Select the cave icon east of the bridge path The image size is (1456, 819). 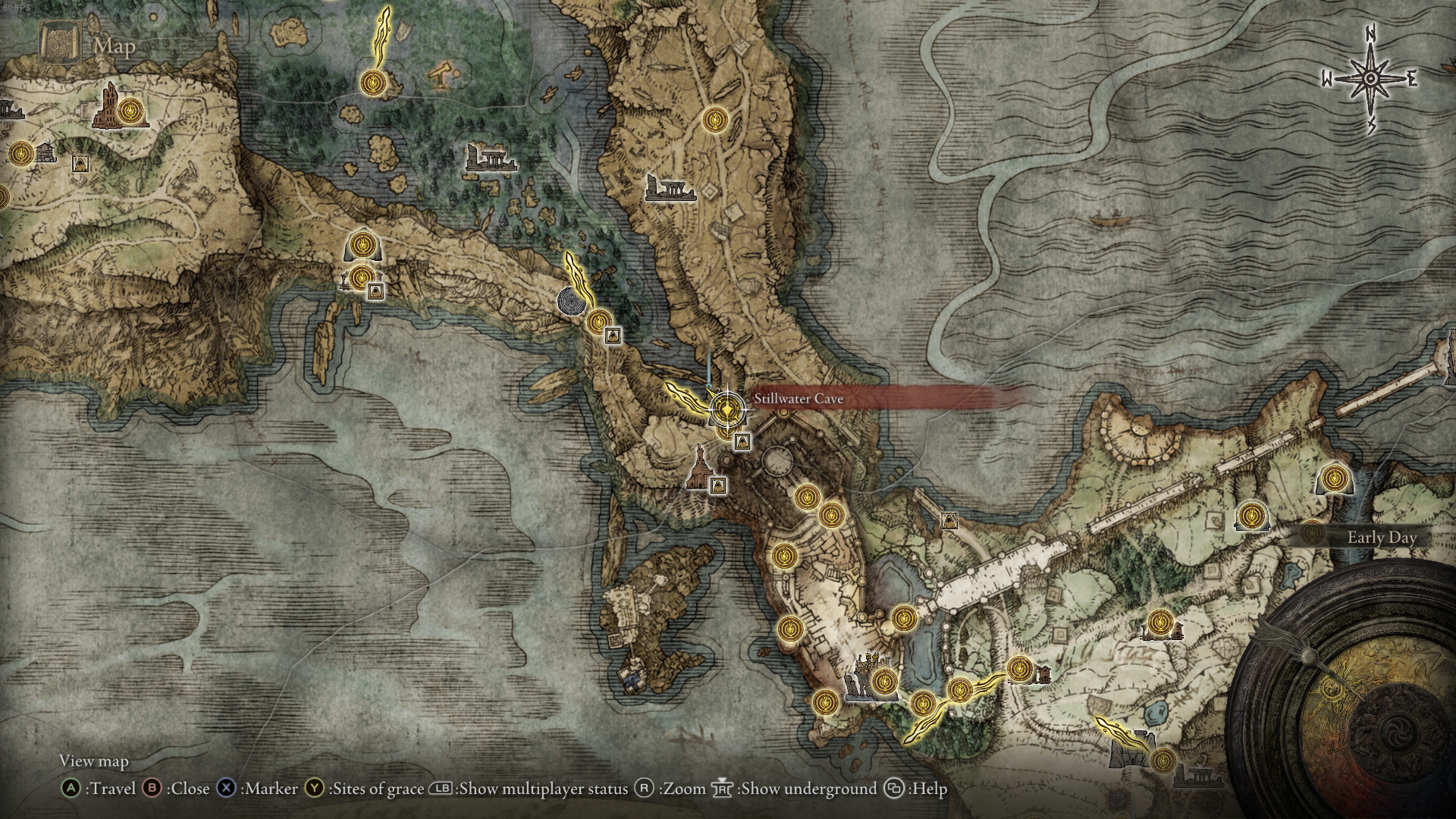950,521
